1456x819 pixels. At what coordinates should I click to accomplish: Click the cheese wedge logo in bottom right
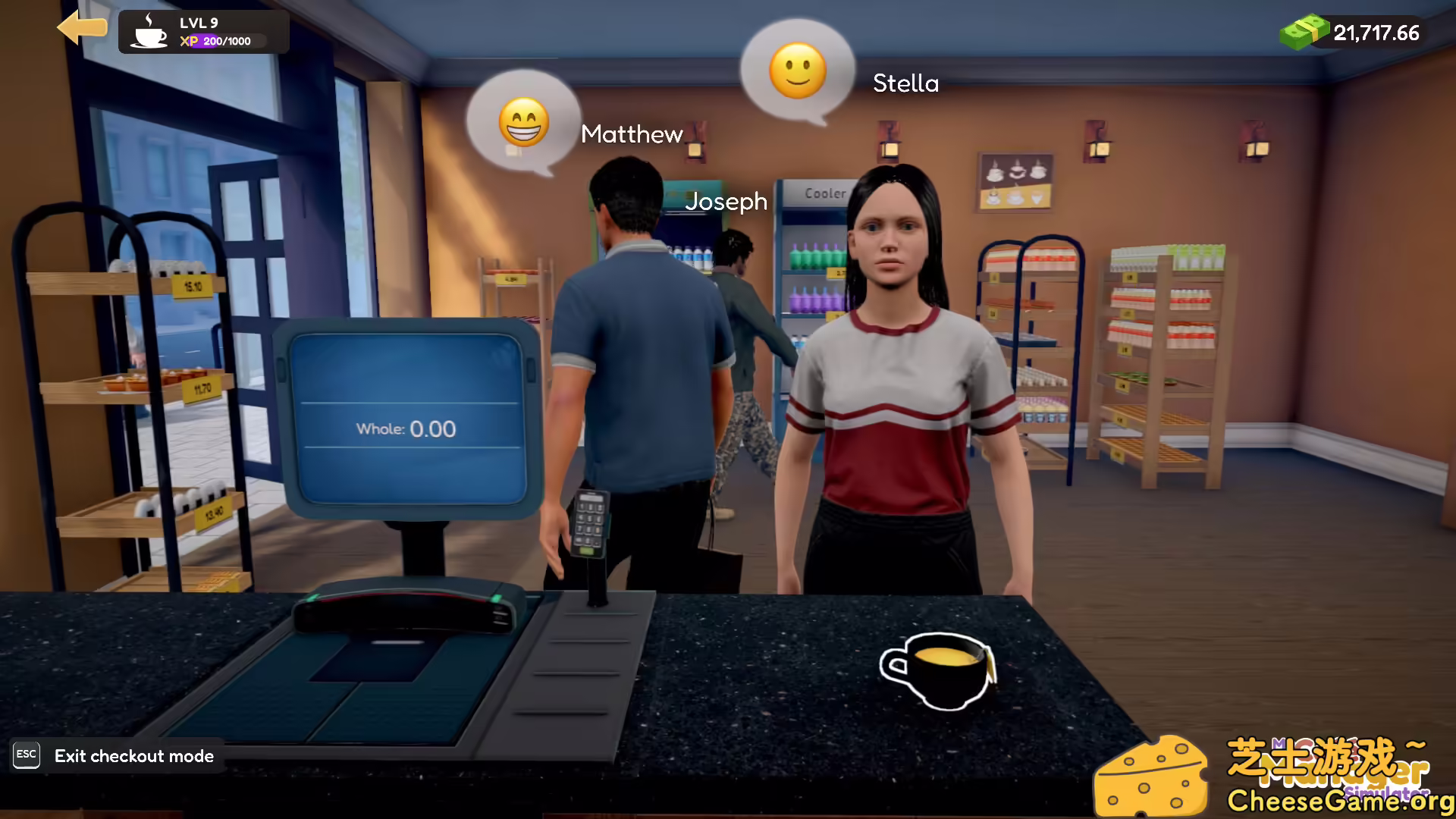point(1153,773)
